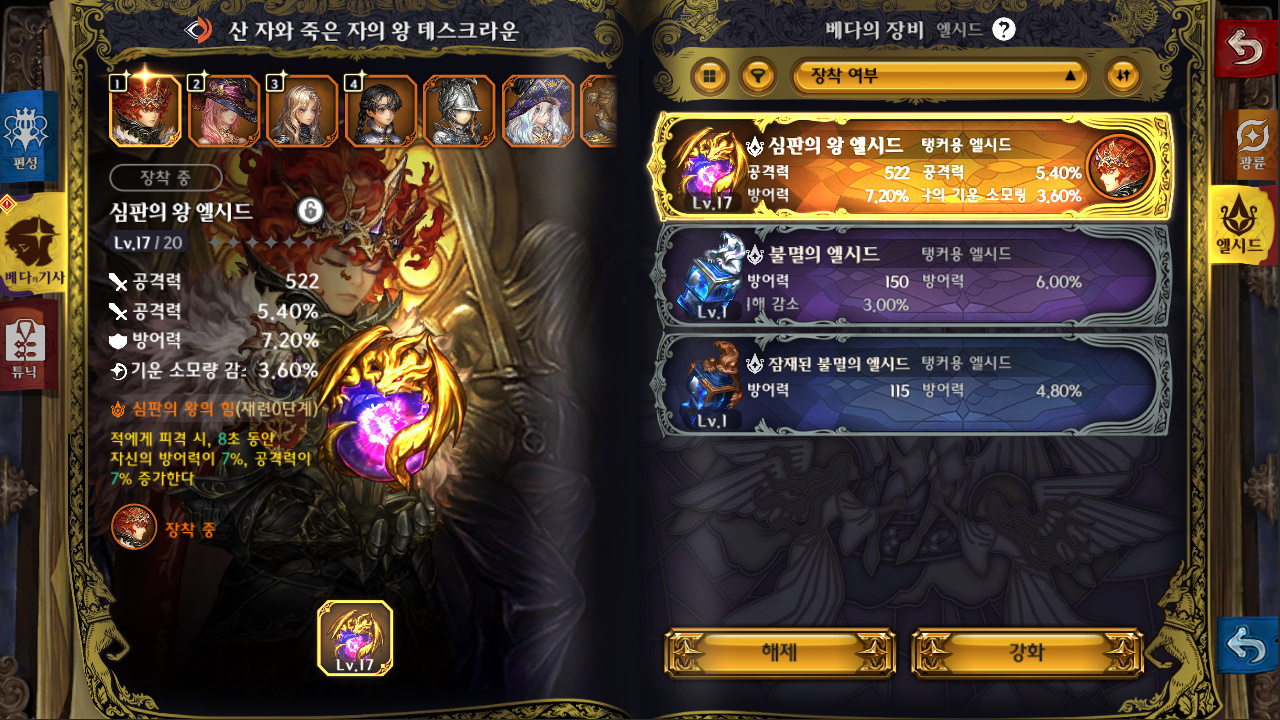Choose the white-haired blue-hat mage portrait
Screen dimensions: 1280x720
(538, 111)
